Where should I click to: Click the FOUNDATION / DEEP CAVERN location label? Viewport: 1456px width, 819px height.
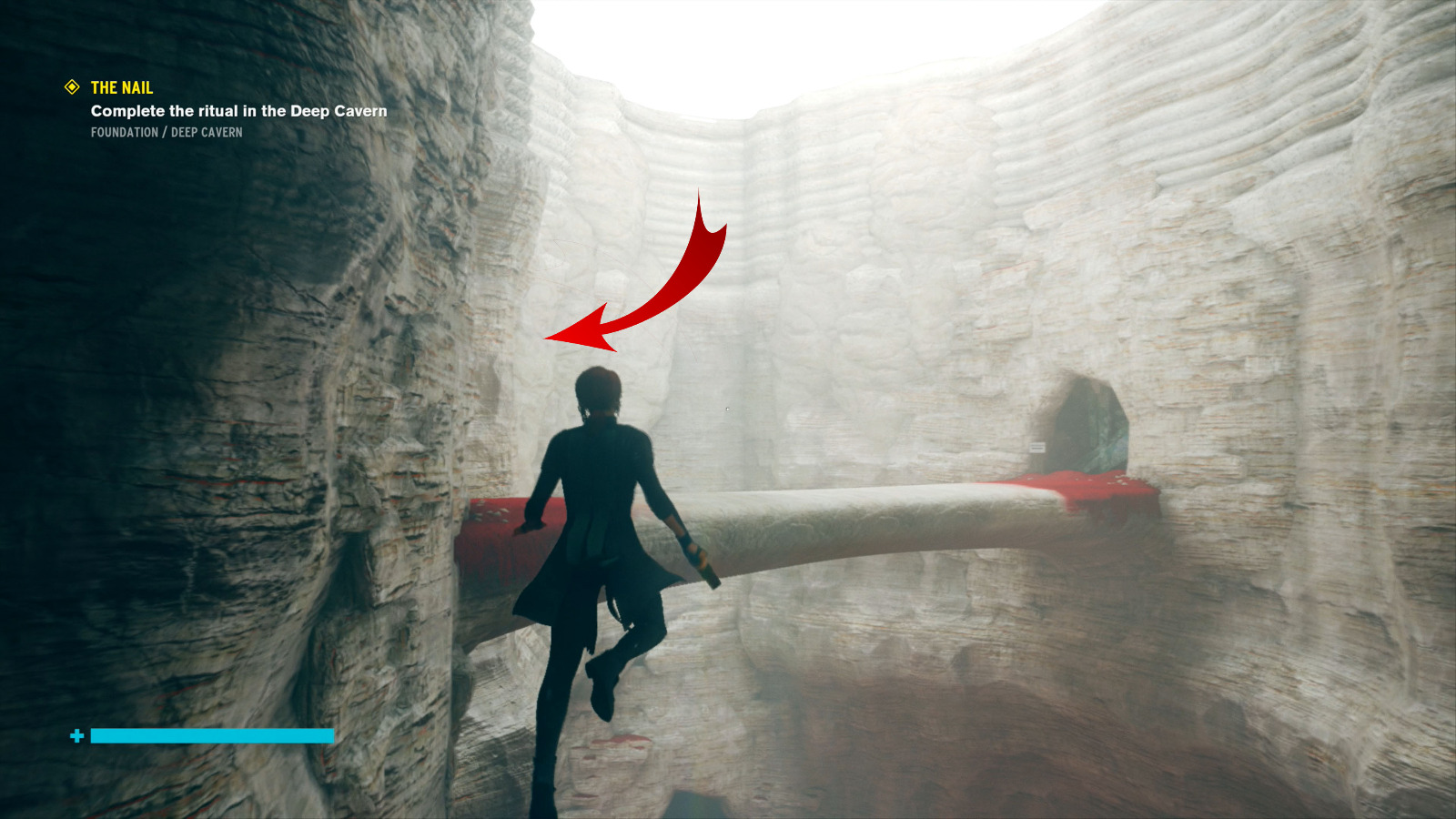(x=166, y=132)
